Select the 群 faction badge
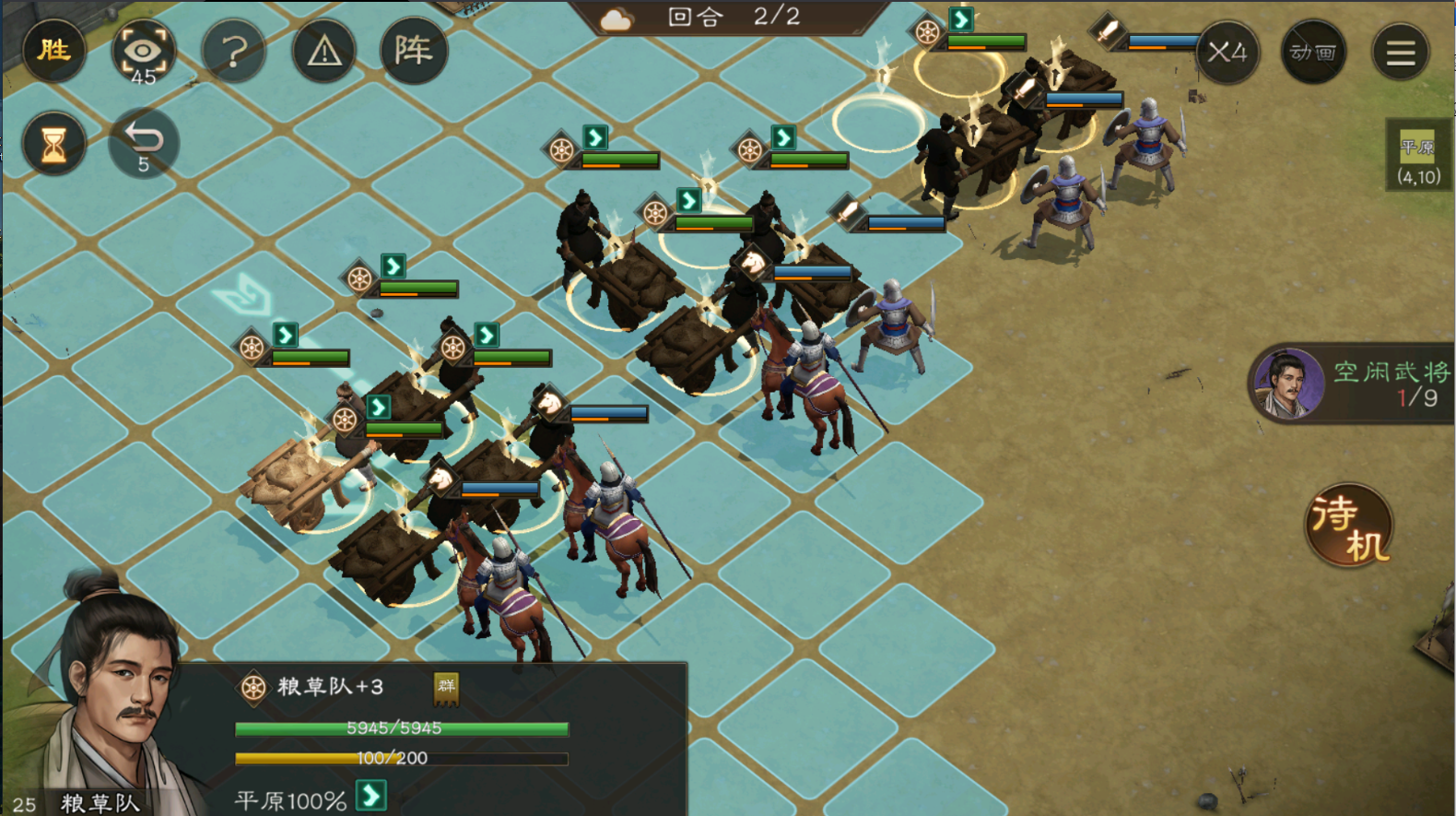1456x816 pixels. pyautogui.click(x=447, y=687)
